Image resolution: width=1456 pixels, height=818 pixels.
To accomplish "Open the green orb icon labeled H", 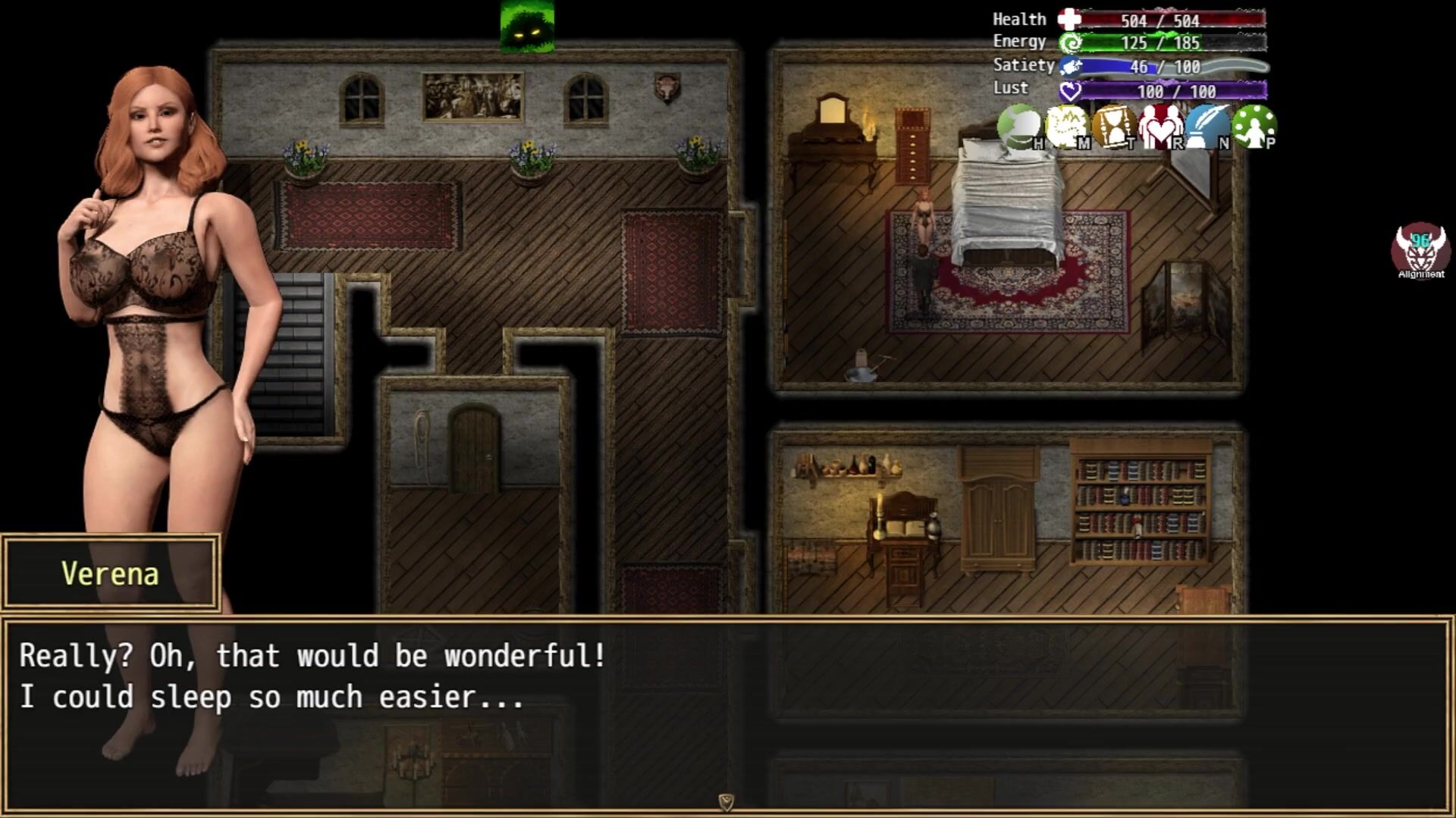I will (x=1018, y=127).
